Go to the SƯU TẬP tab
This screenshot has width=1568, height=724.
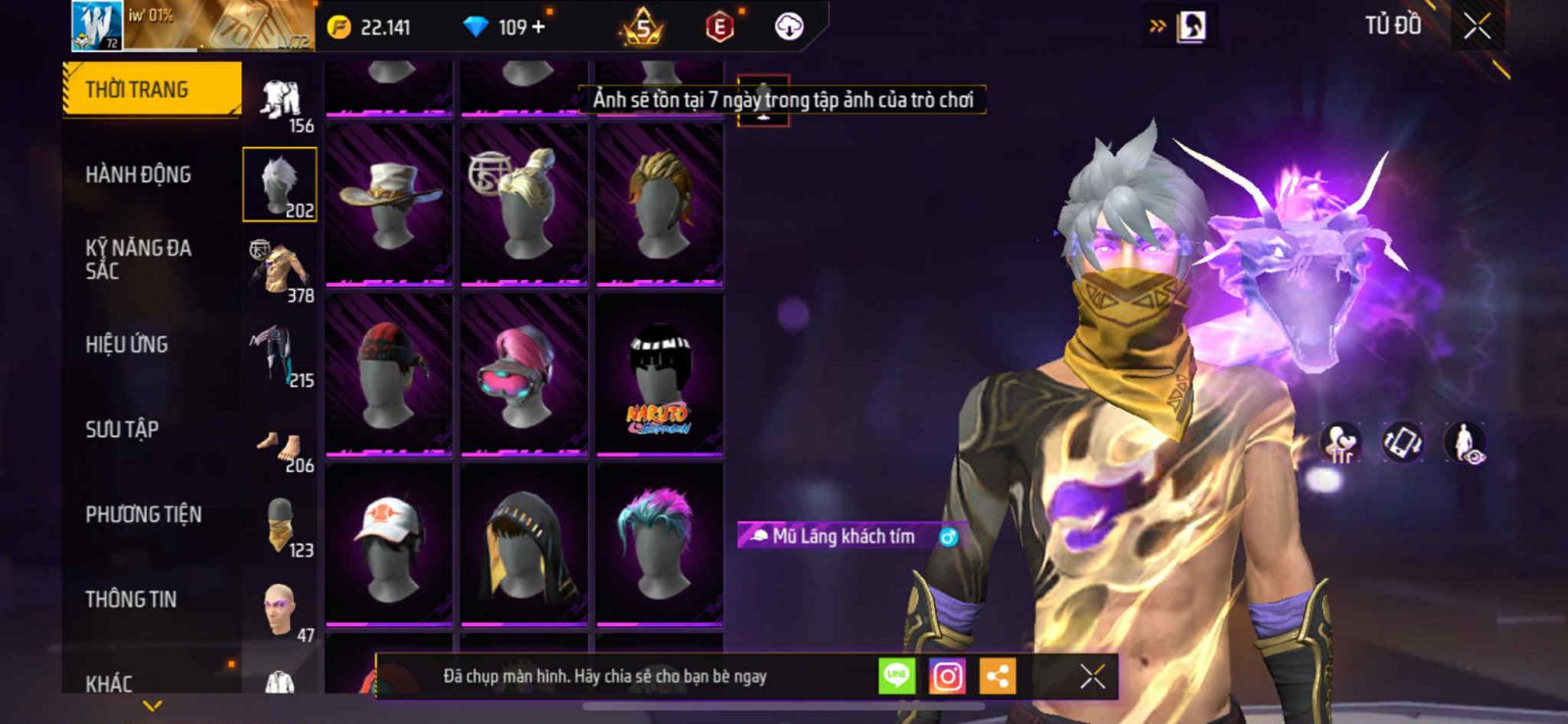tap(122, 429)
